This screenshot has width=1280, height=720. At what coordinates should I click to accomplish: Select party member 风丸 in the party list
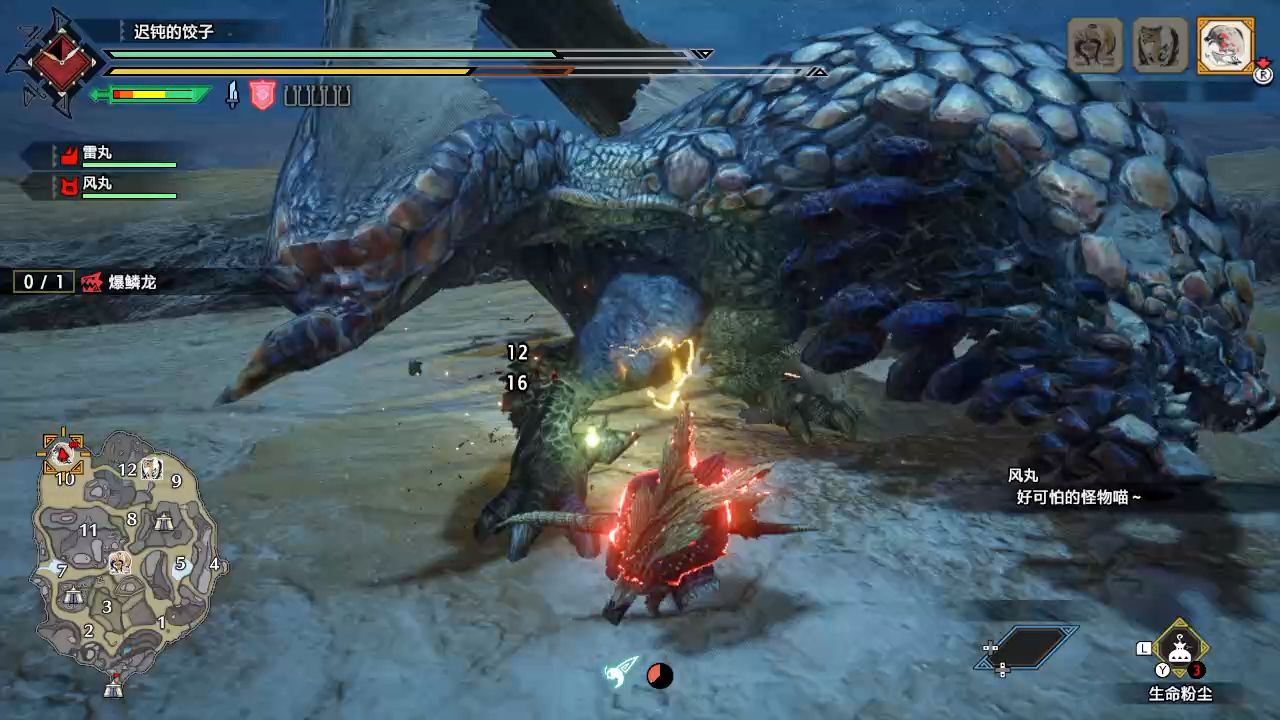coord(97,184)
